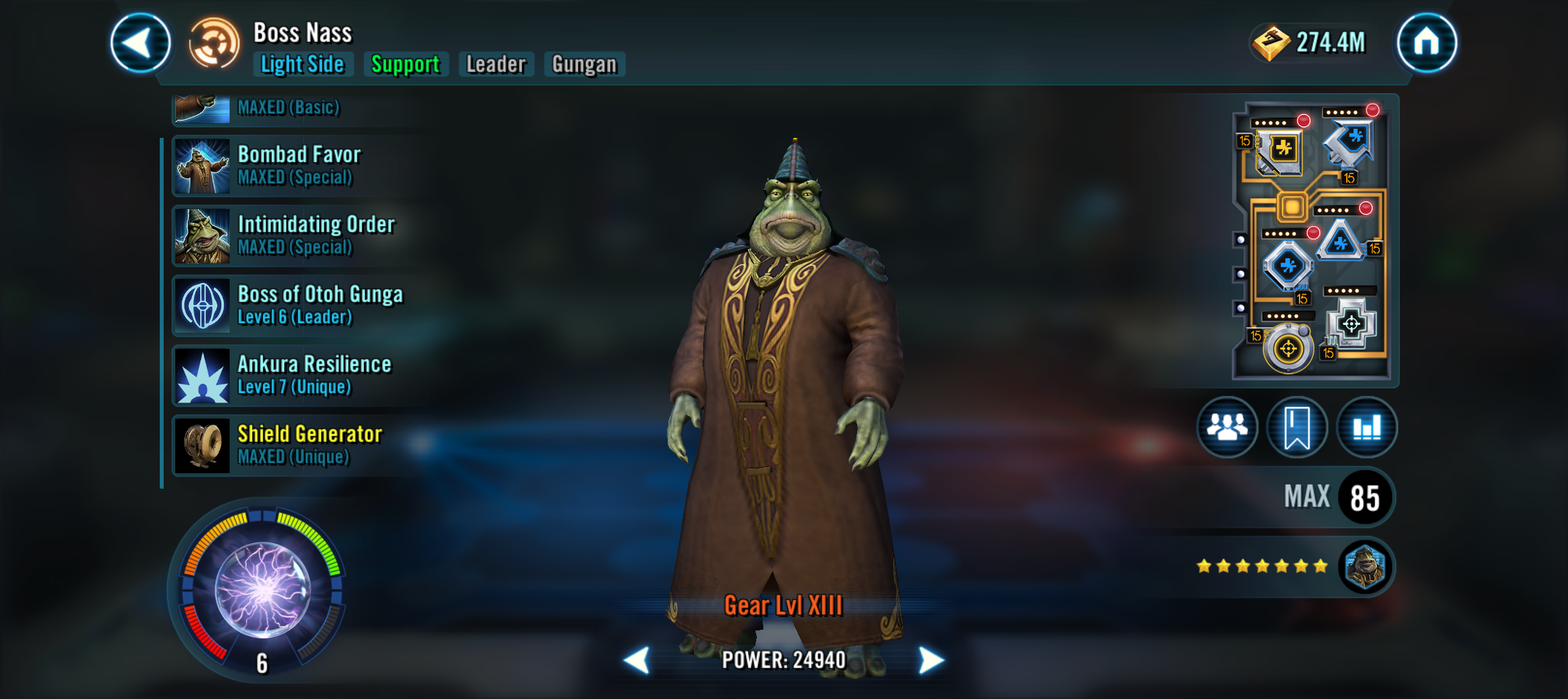The width and height of the screenshot is (1568, 699).
Task: Choose the Support role tag
Action: point(406,64)
